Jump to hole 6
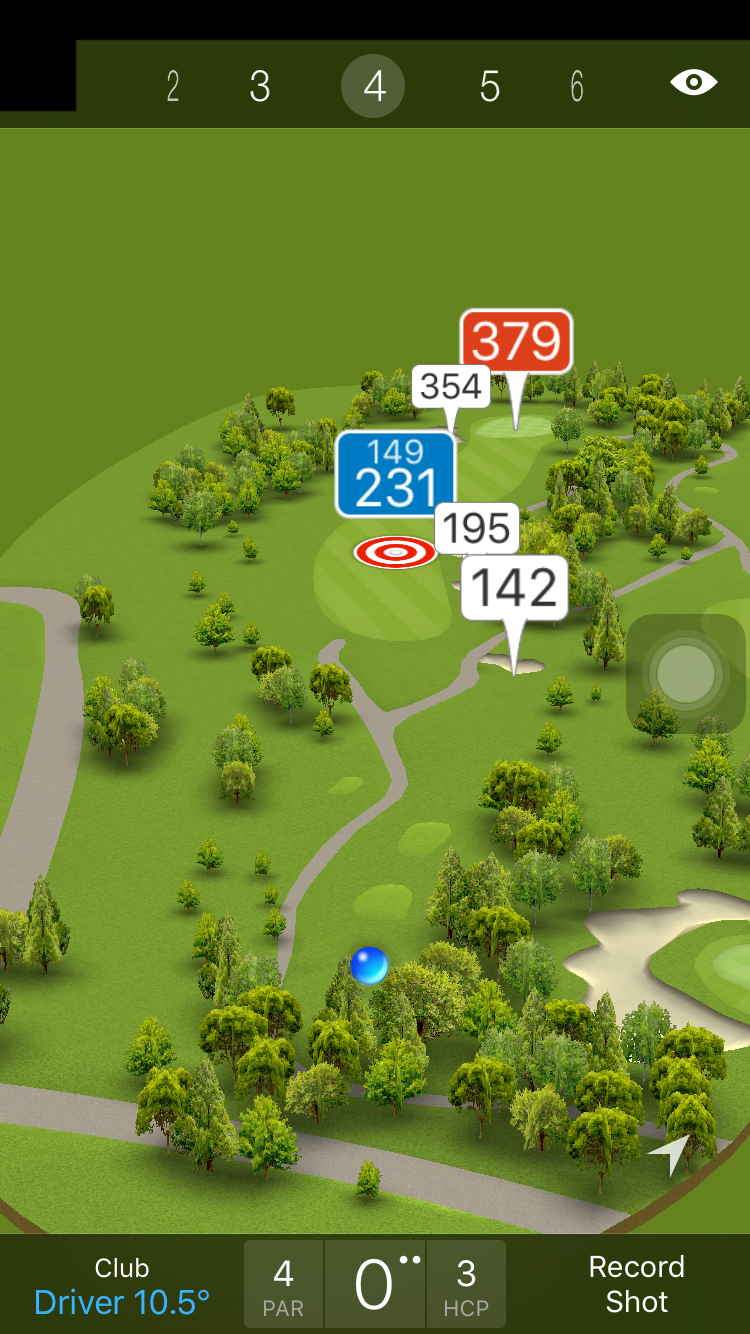Screen dimensions: 750x1334 click(577, 87)
